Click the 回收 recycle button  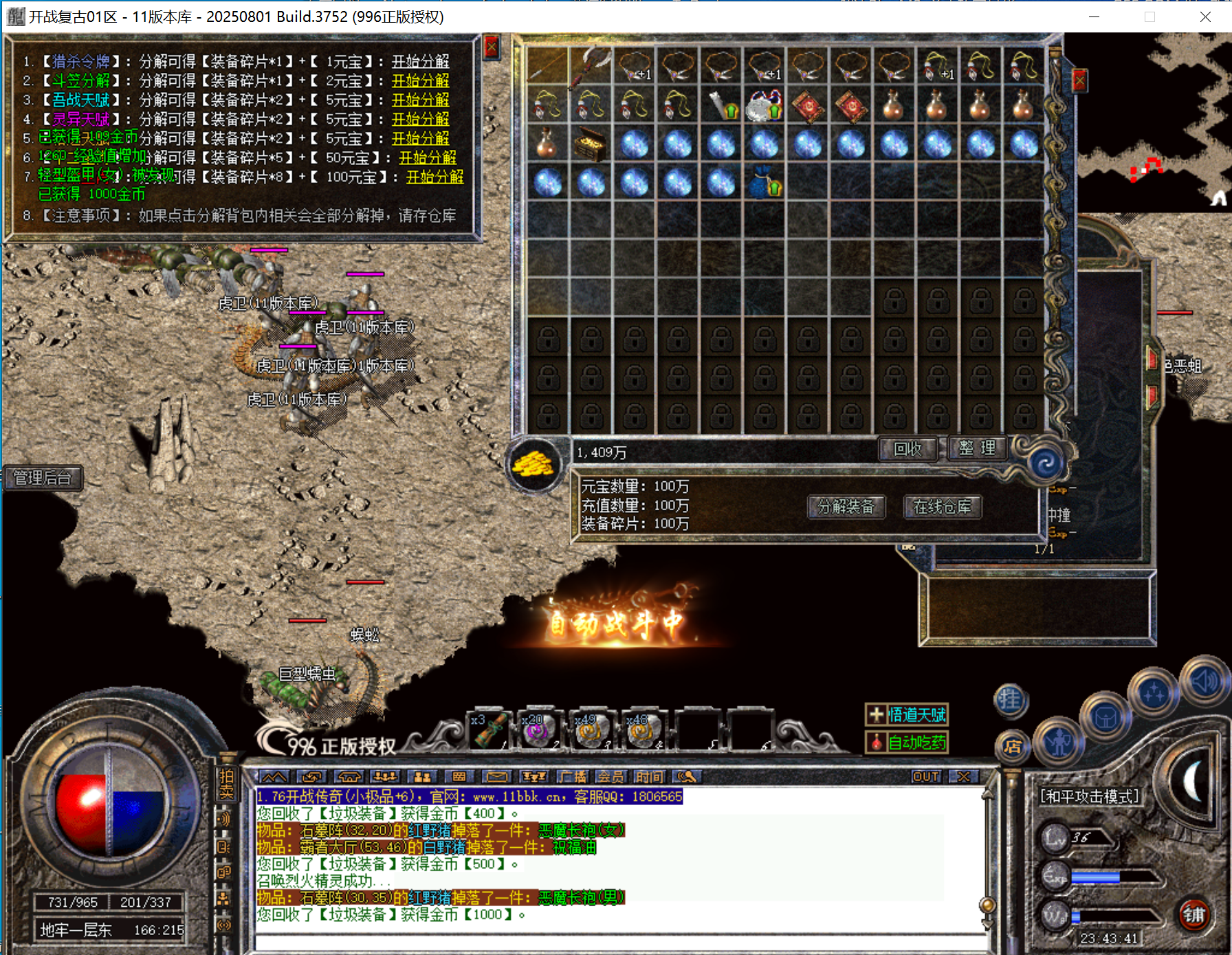[x=907, y=449]
